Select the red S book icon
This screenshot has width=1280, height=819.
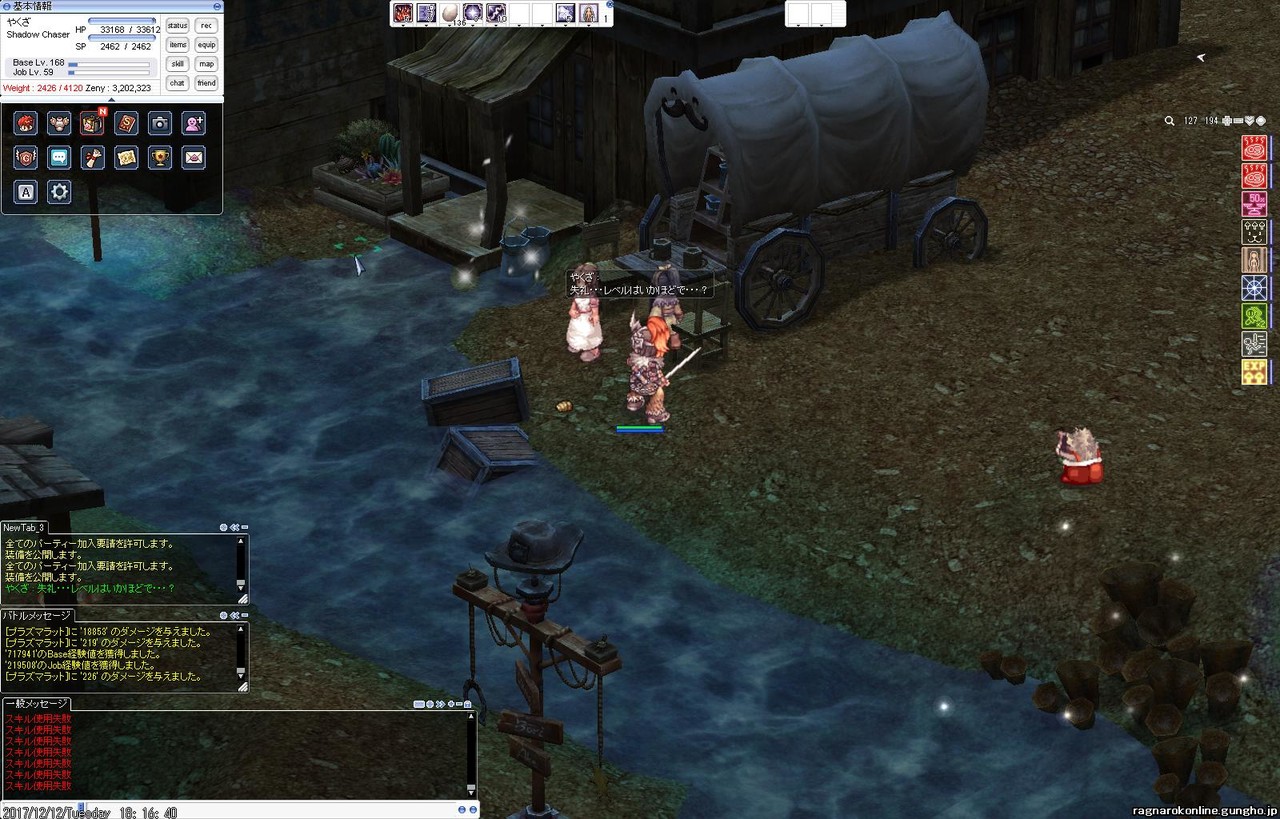point(126,123)
